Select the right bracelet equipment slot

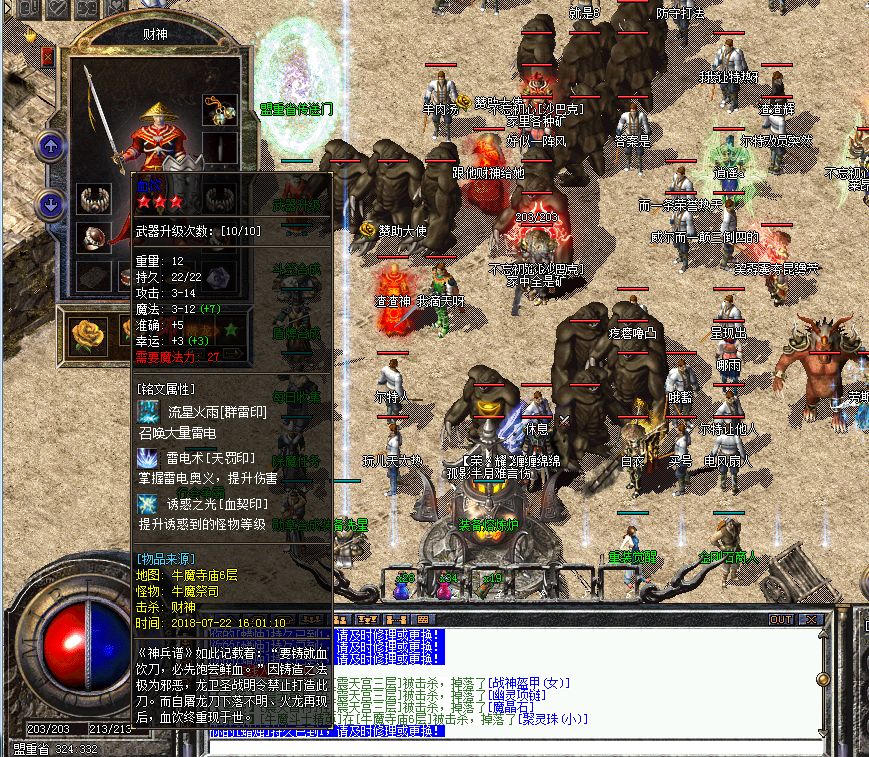[x=220, y=197]
